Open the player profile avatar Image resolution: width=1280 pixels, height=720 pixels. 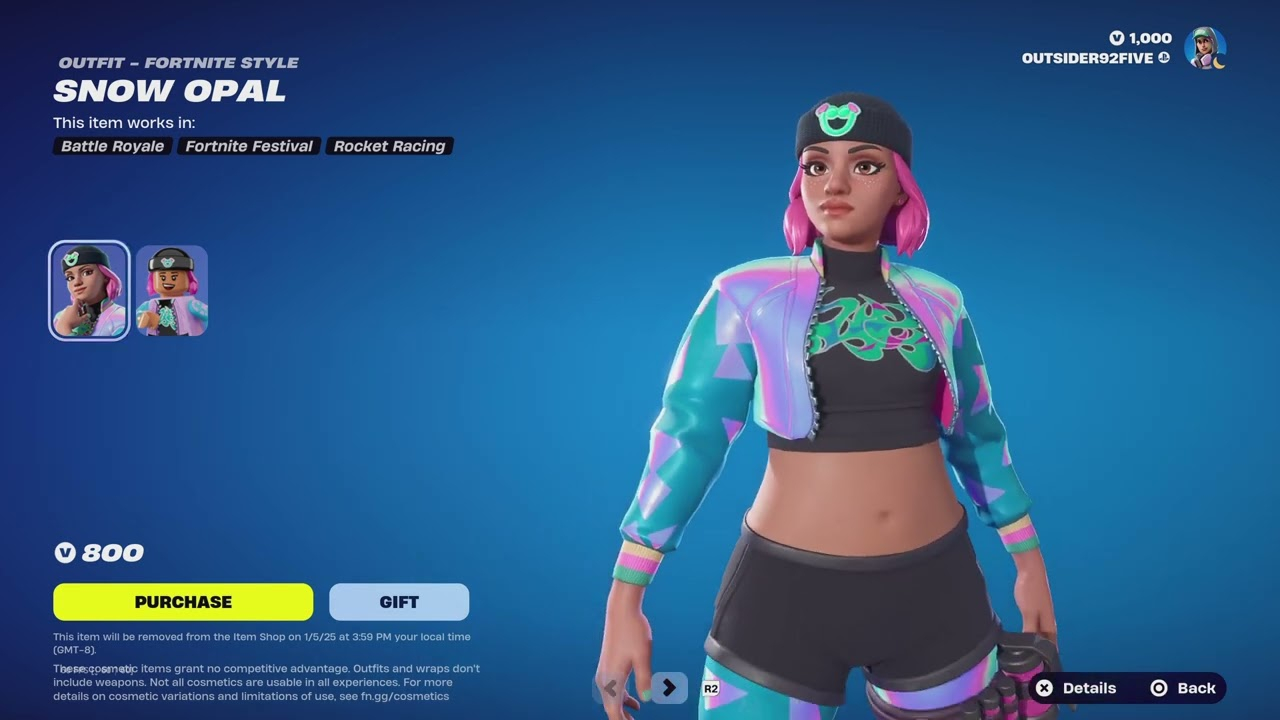(x=1205, y=47)
